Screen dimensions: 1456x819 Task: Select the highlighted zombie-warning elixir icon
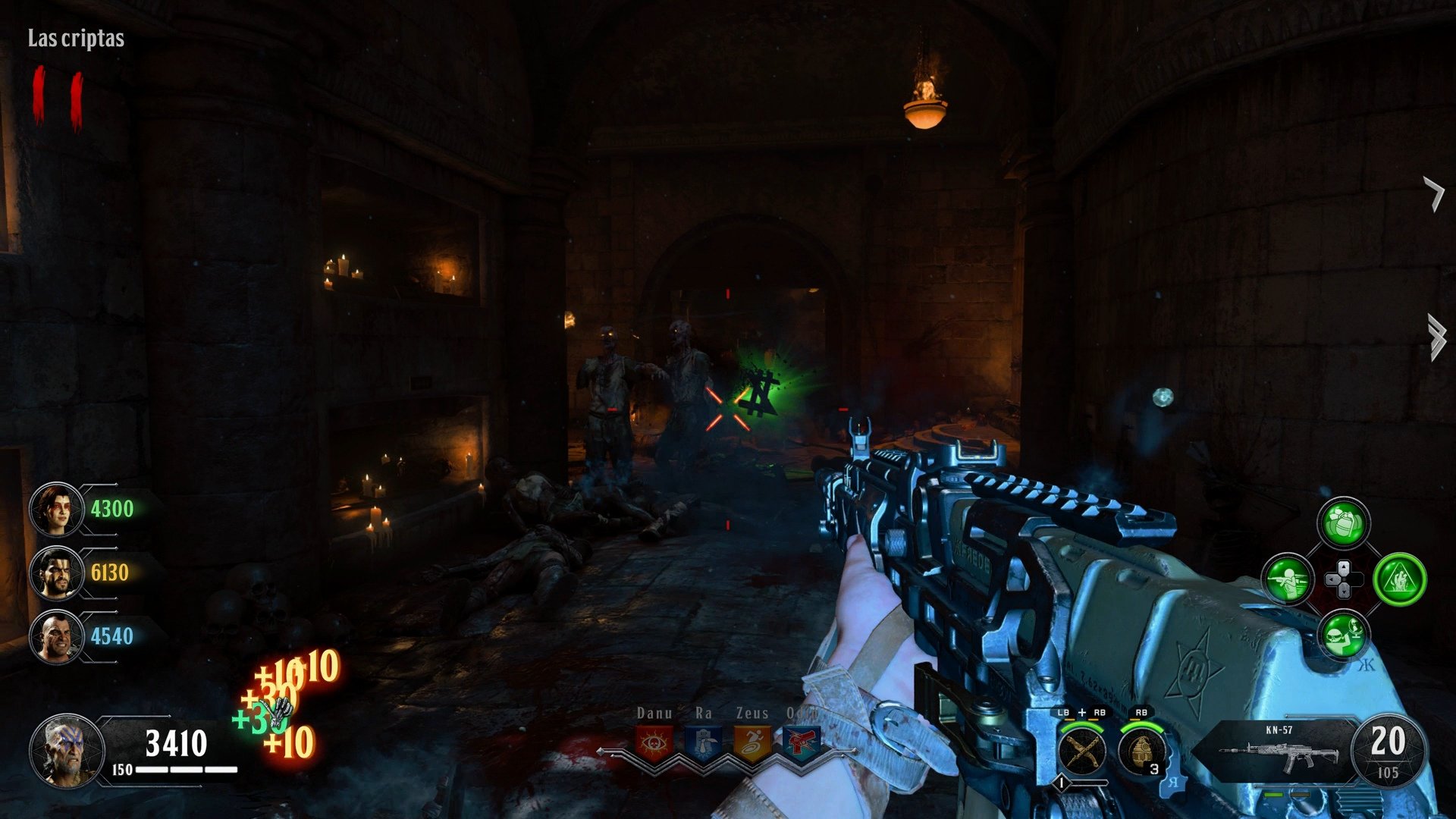[1401, 578]
